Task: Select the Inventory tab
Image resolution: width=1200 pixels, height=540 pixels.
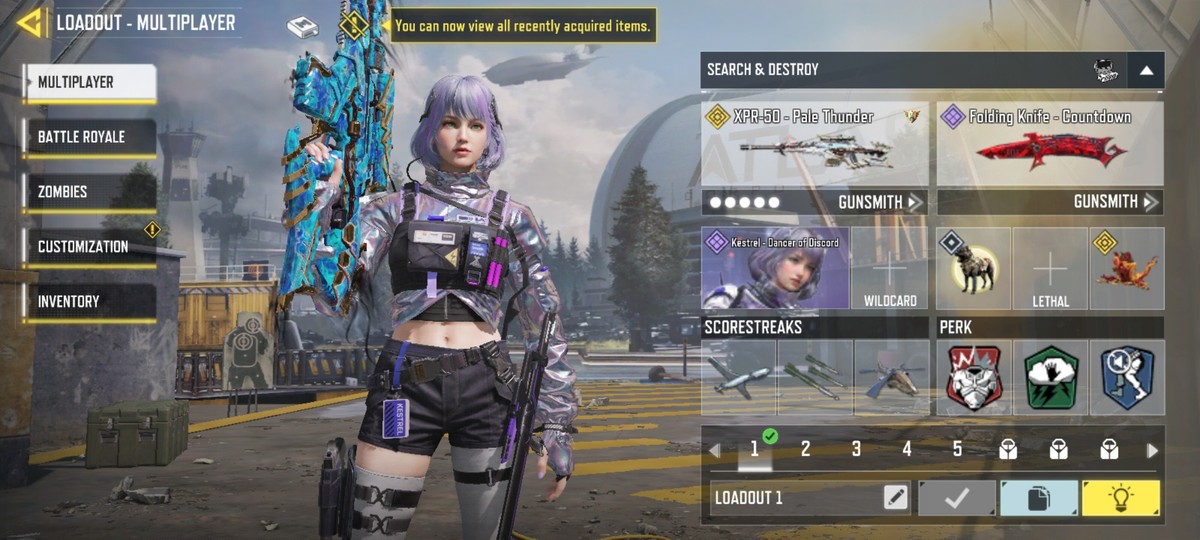Action: [90, 301]
